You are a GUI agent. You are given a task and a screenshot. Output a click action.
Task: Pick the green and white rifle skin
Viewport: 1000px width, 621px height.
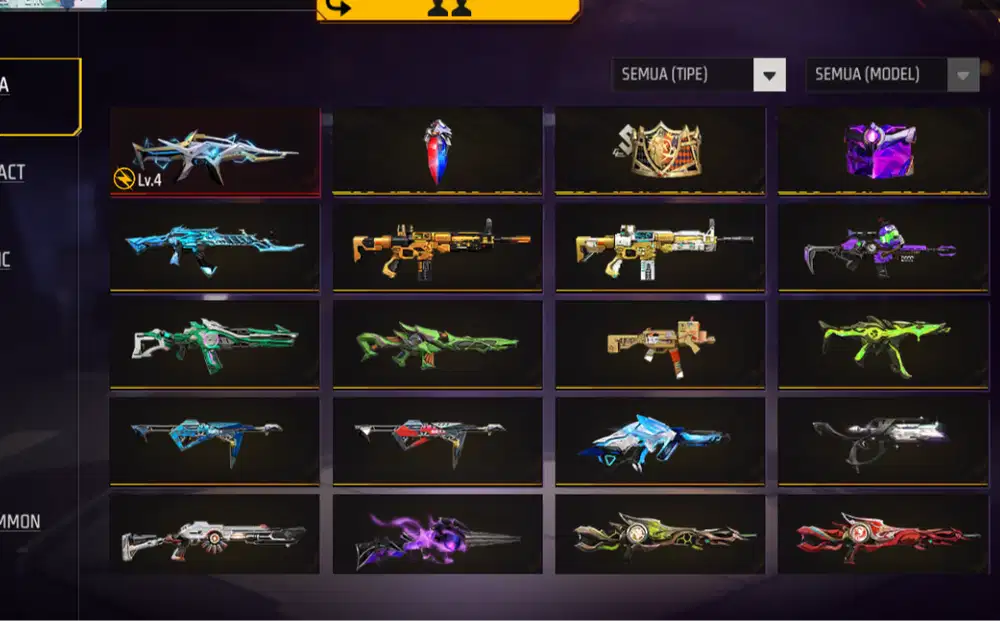215,343
